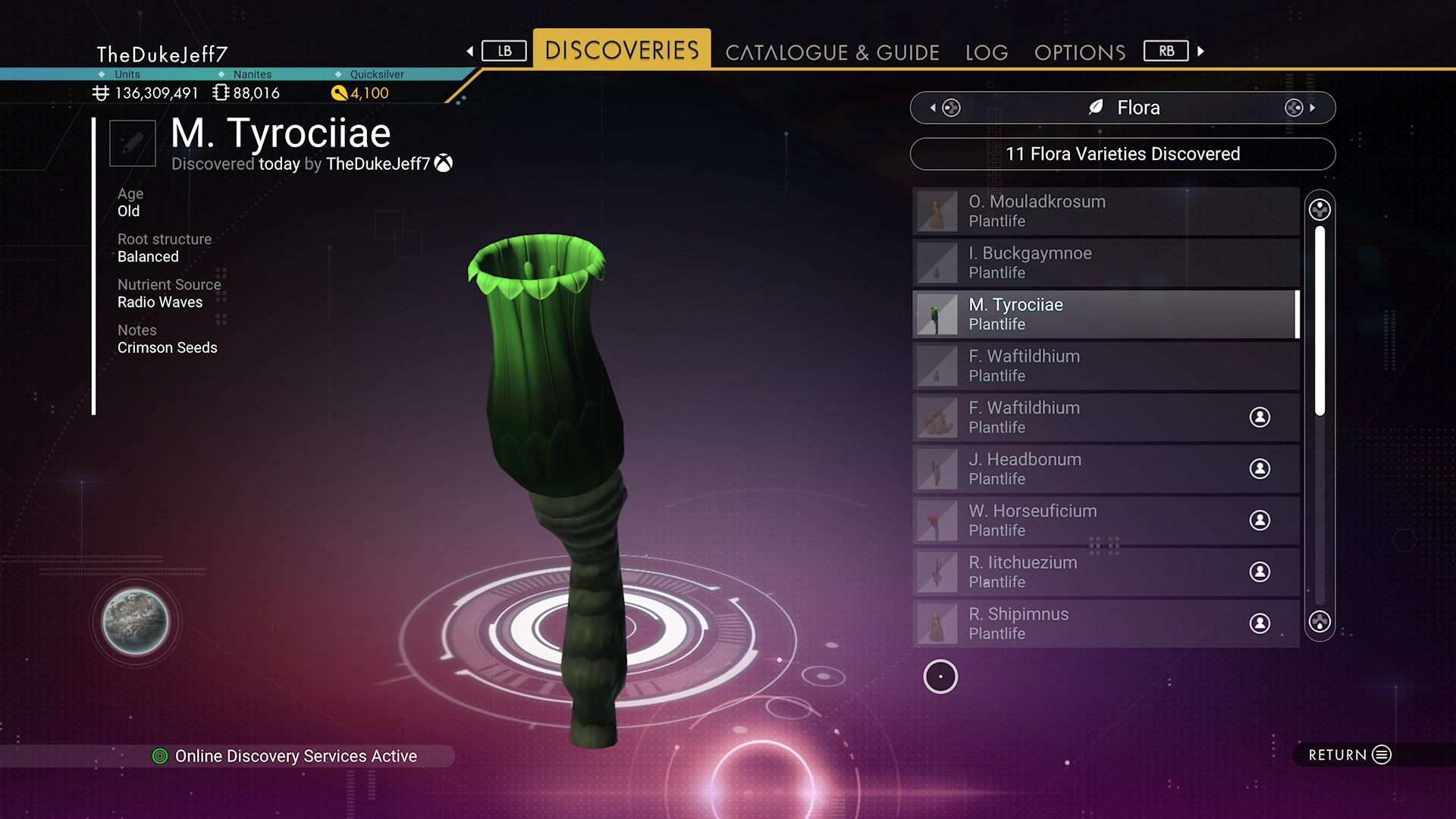Select the highlighted M. Tyrociiae row
The image size is (1456, 819).
(1106, 314)
